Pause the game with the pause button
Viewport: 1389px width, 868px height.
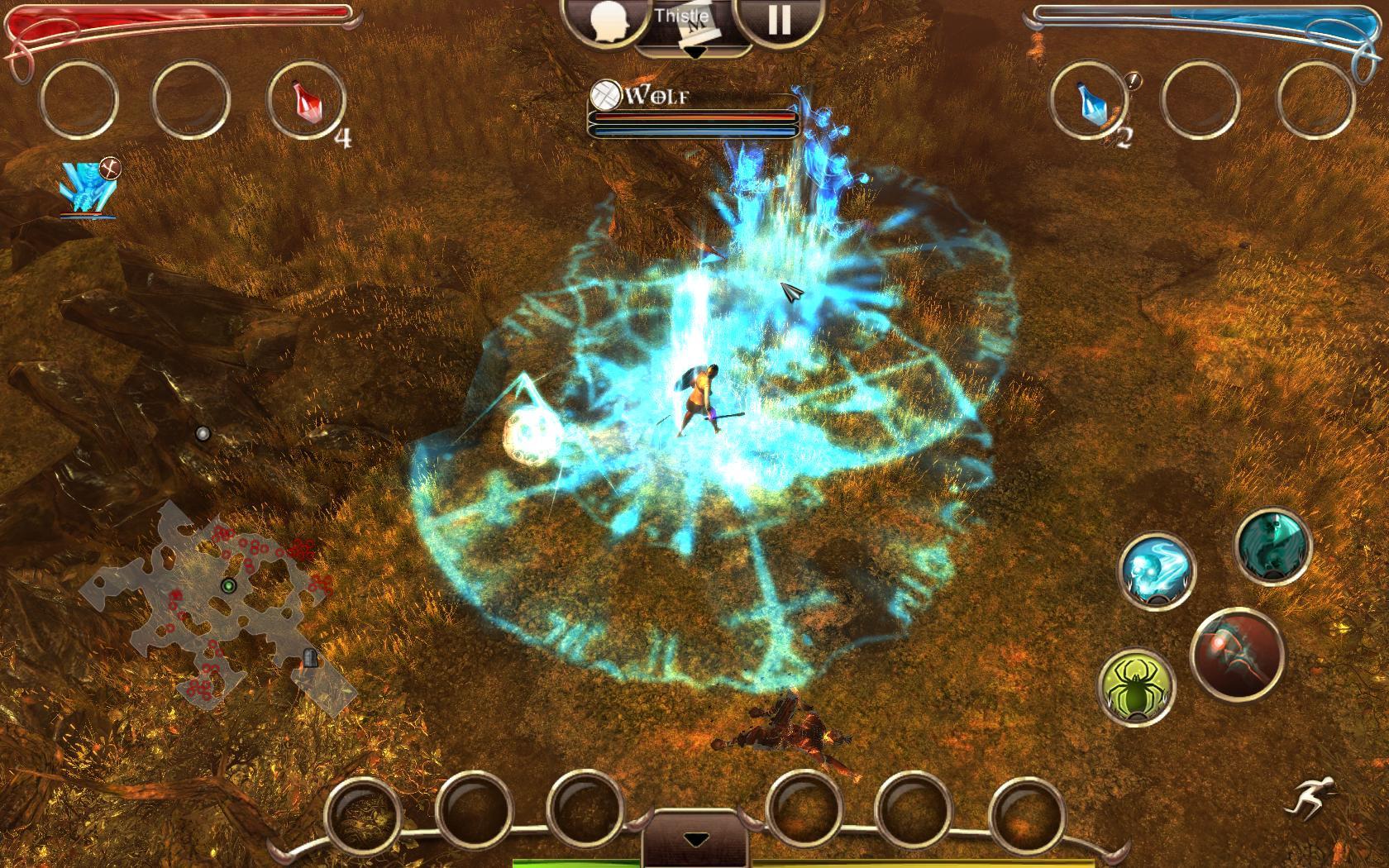point(778,21)
